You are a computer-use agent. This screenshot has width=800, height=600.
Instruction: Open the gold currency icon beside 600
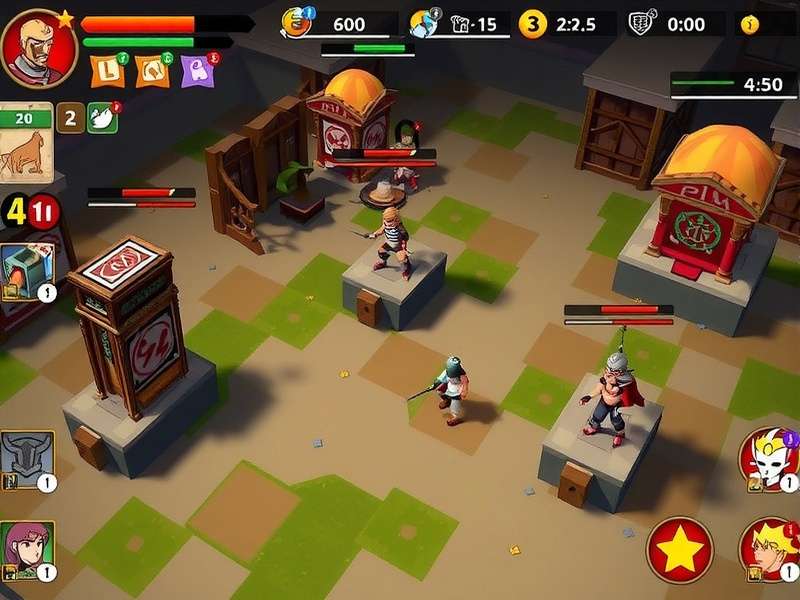tap(298, 23)
